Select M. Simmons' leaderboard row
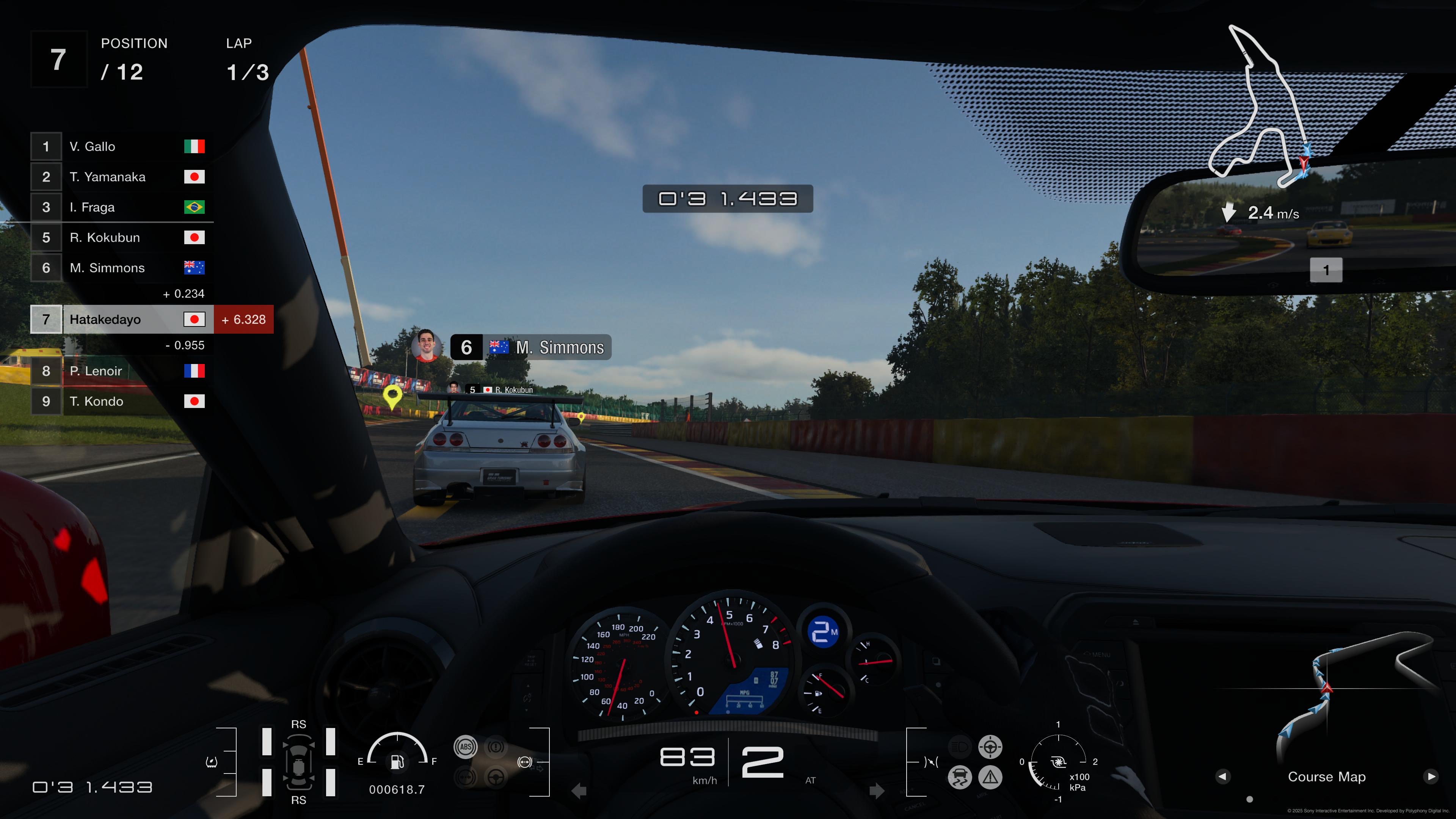The width and height of the screenshot is (1456, 819). (x=121, y=268)
